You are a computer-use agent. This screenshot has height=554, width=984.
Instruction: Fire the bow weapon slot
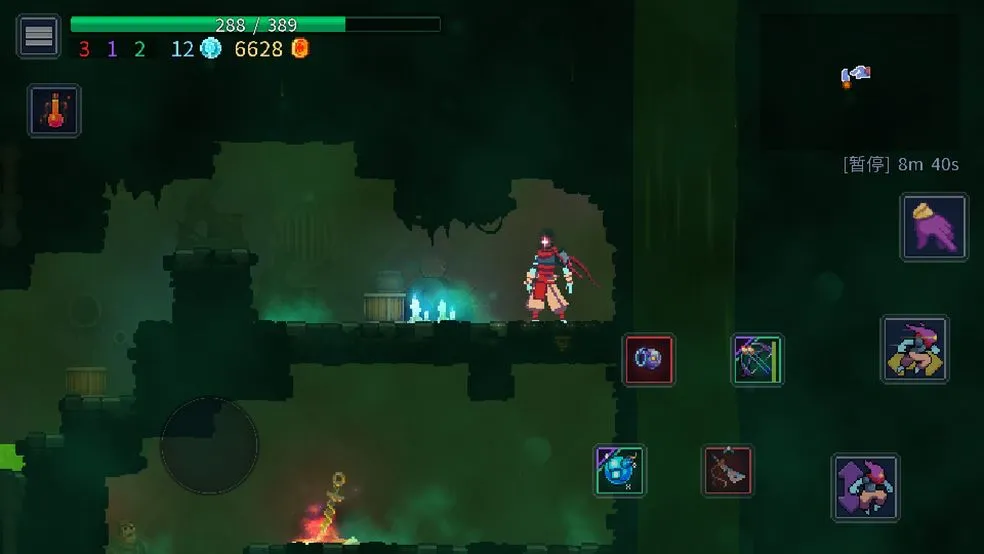(757, 359)
